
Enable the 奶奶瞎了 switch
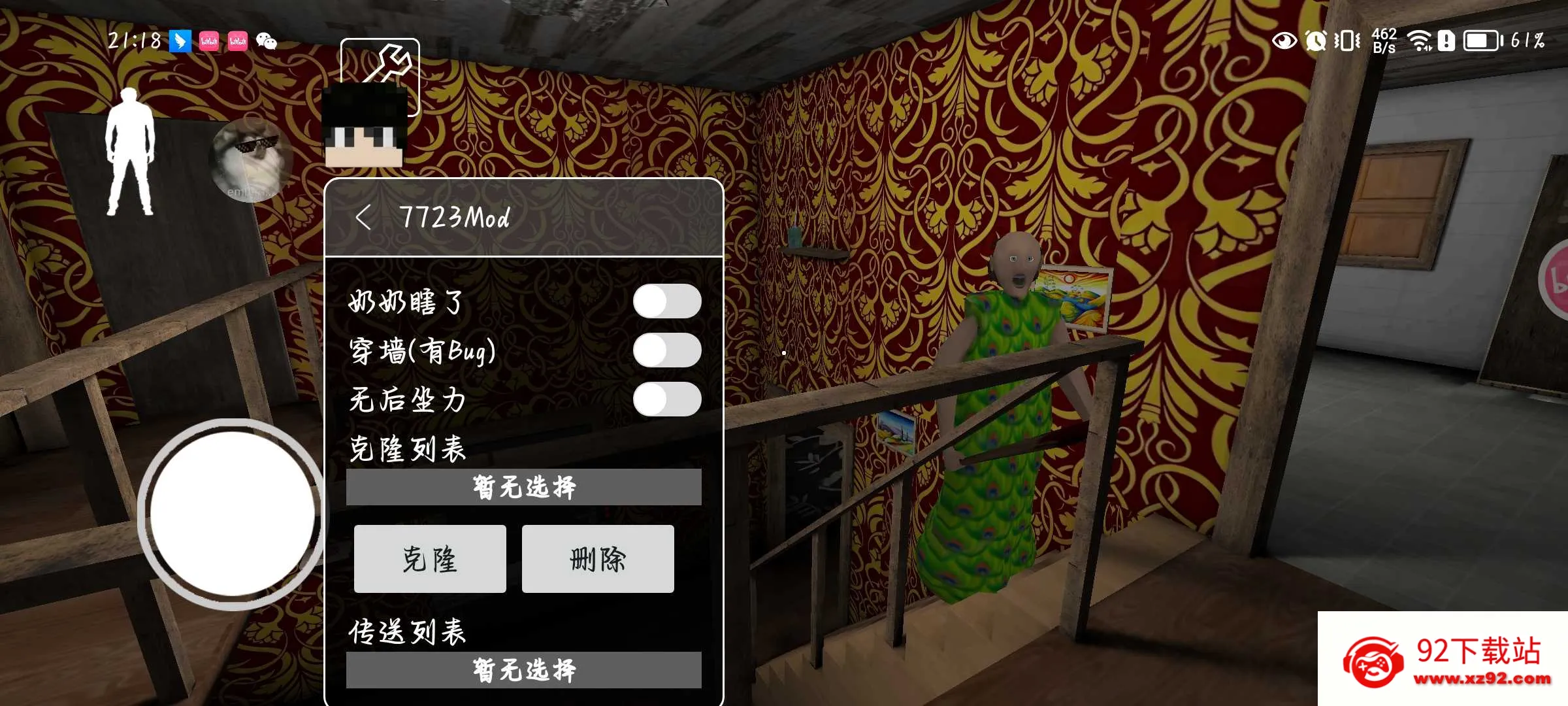point(668,302)
